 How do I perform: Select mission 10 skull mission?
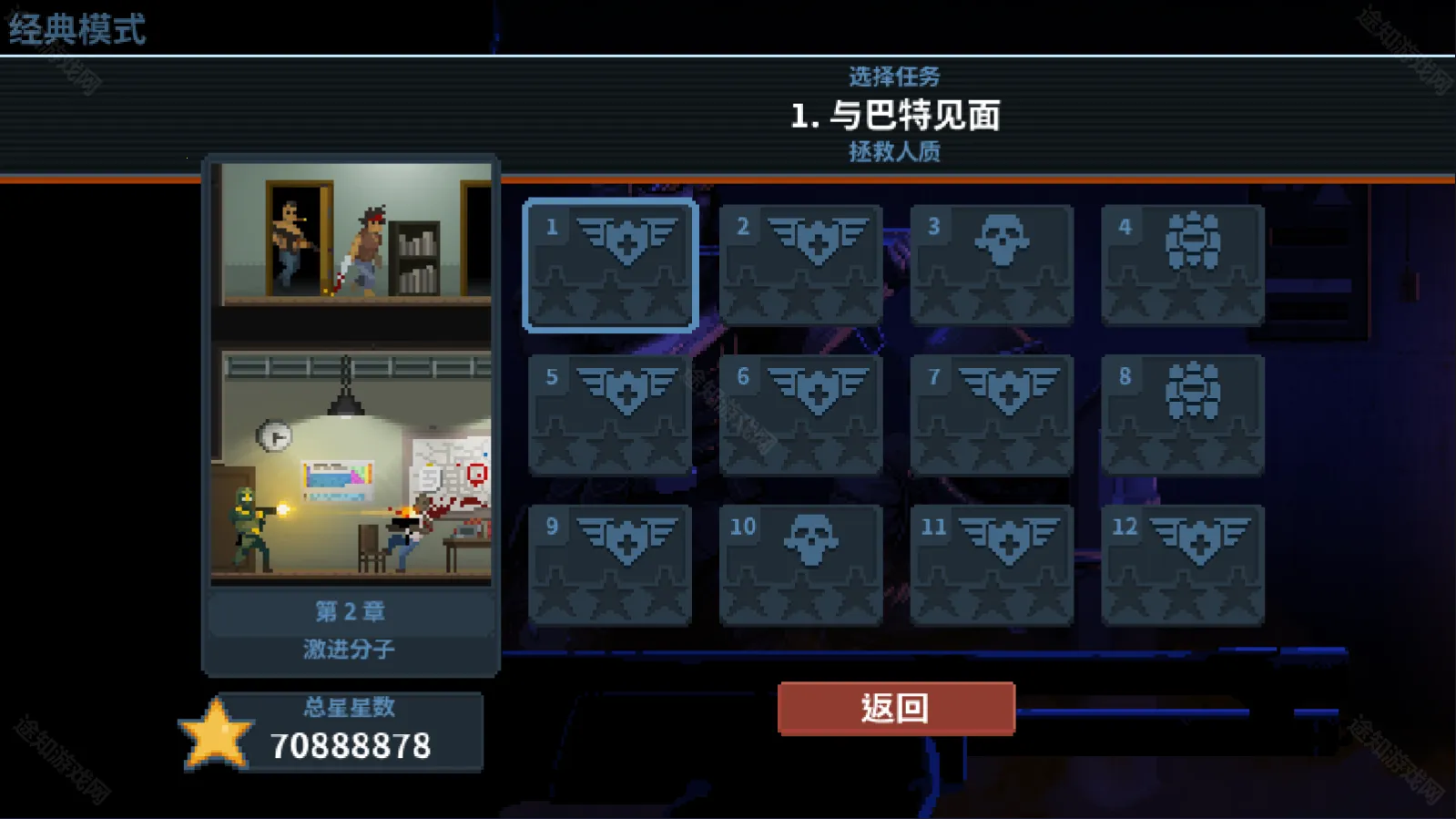point(800,561)
